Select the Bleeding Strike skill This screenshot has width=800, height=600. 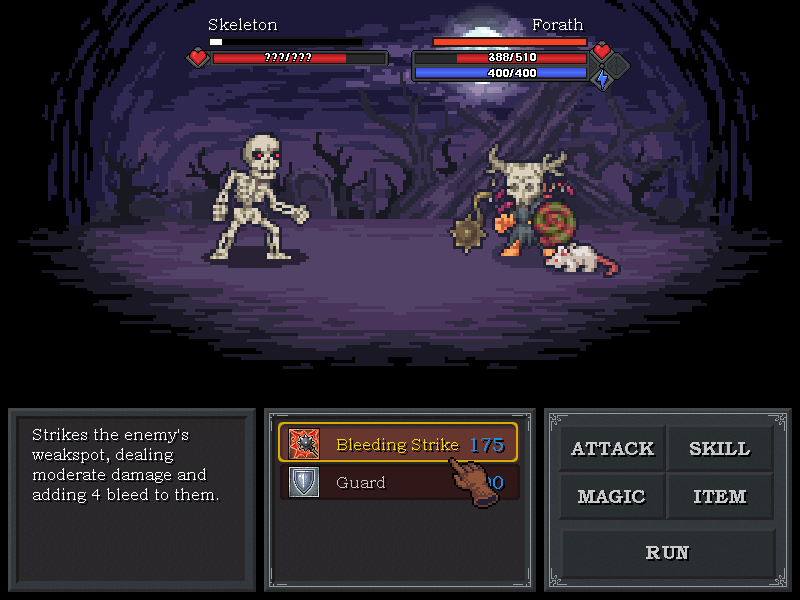click(x=397, y=444)
